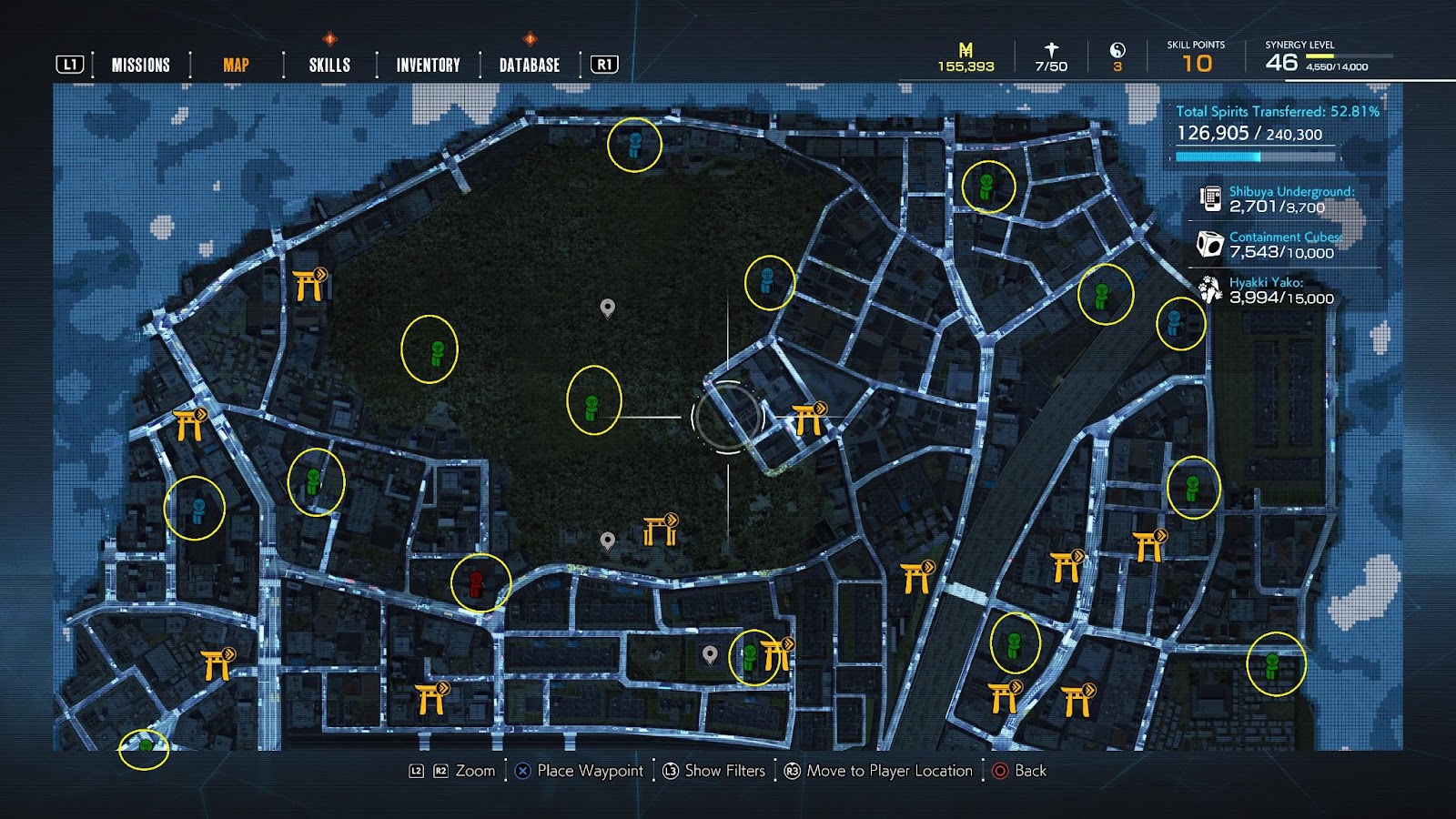
Task: Show the Database tab
Action: (x=530, y=65)
